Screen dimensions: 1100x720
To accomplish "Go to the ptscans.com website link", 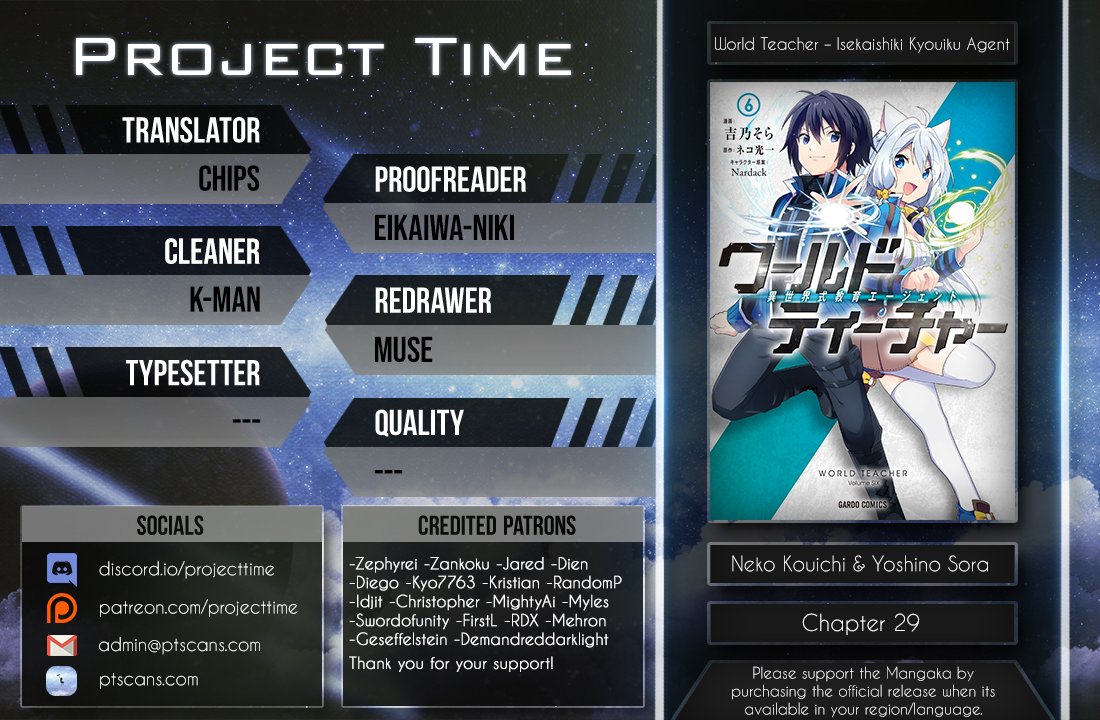I will pyautogui.click(x=148, y=680).
